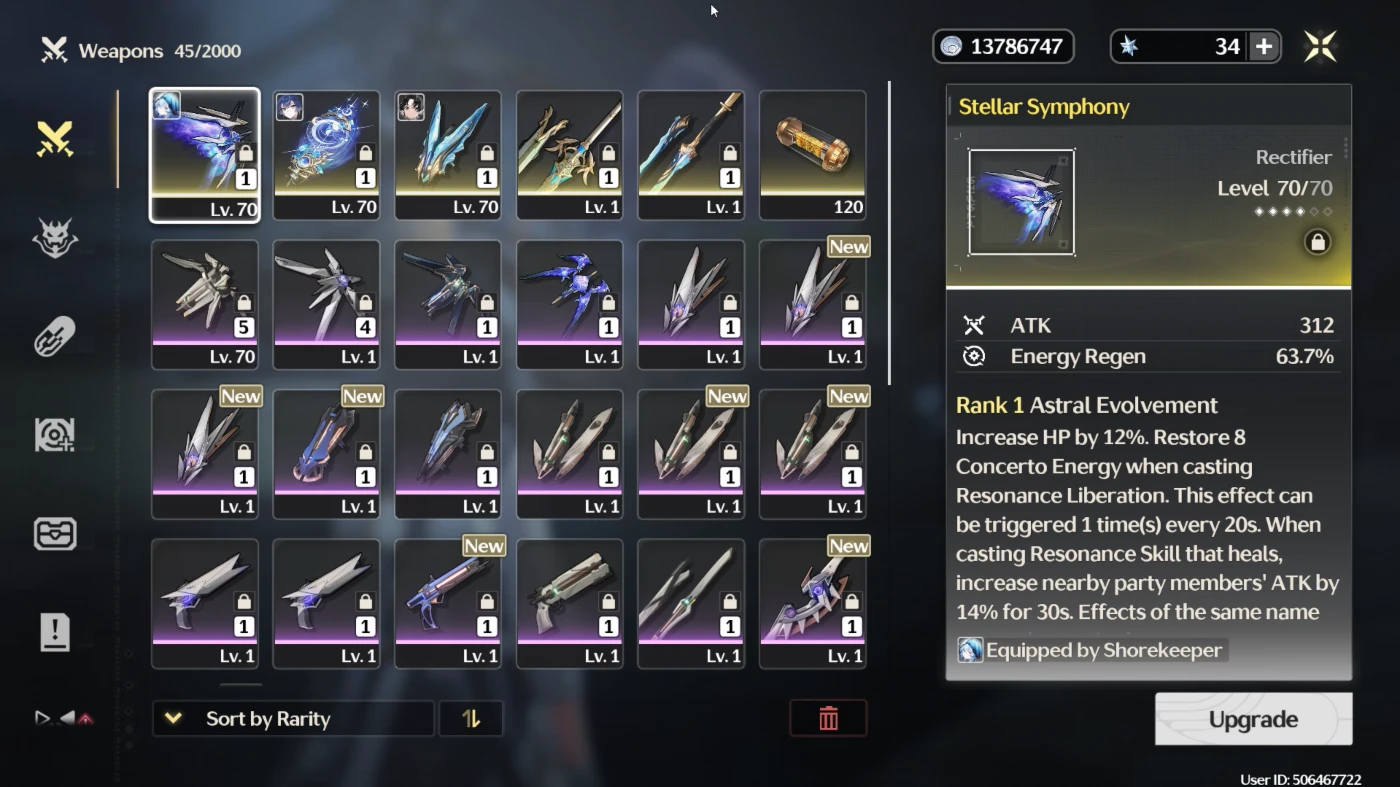Open the exclamation-mark quest items tab
1400x787 pixels.
pyautogui.click(x=55, y=632)
